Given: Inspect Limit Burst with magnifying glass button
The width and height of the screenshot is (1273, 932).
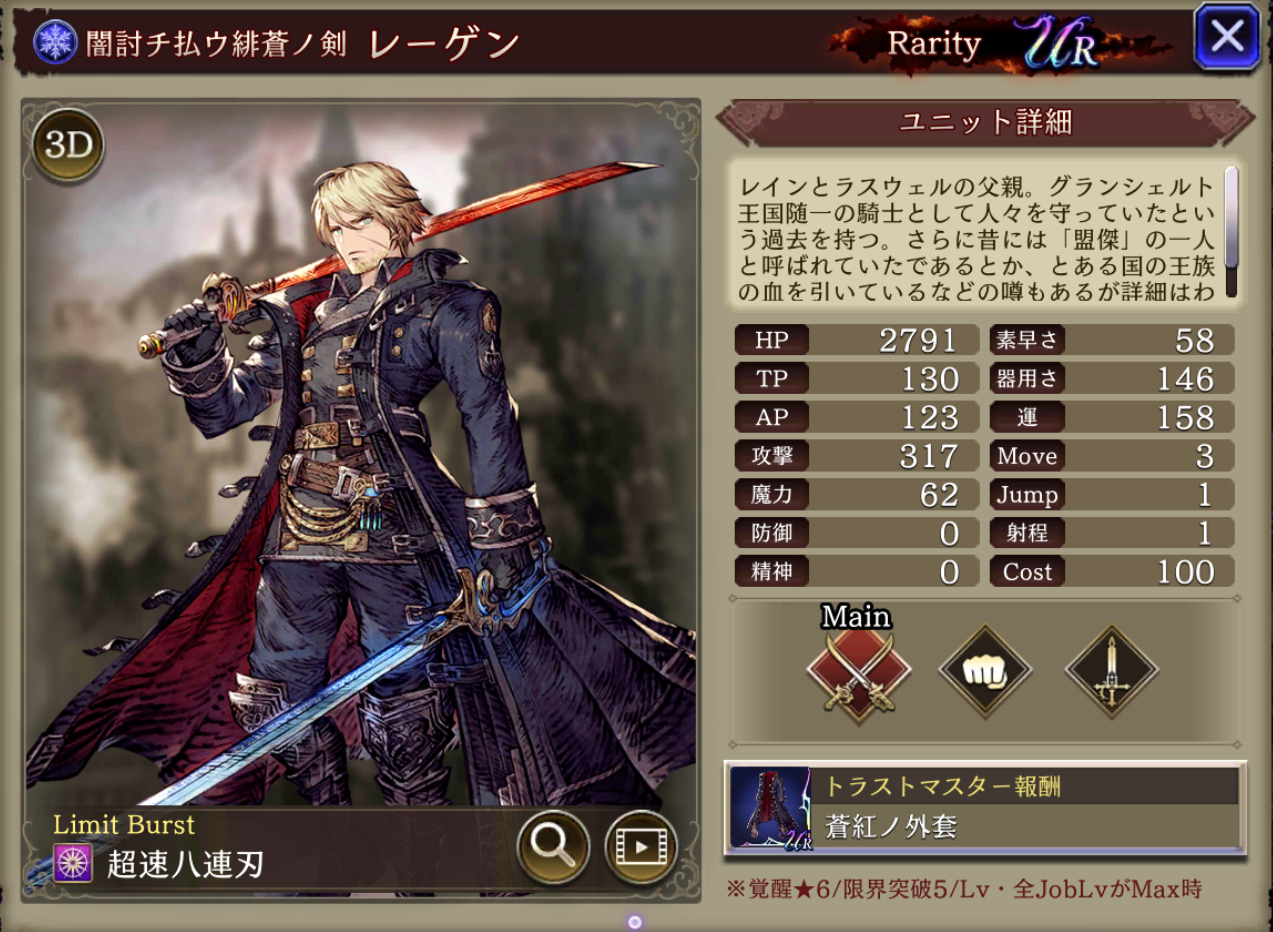Looking at the screenshot, I should (x=553, y=847).
